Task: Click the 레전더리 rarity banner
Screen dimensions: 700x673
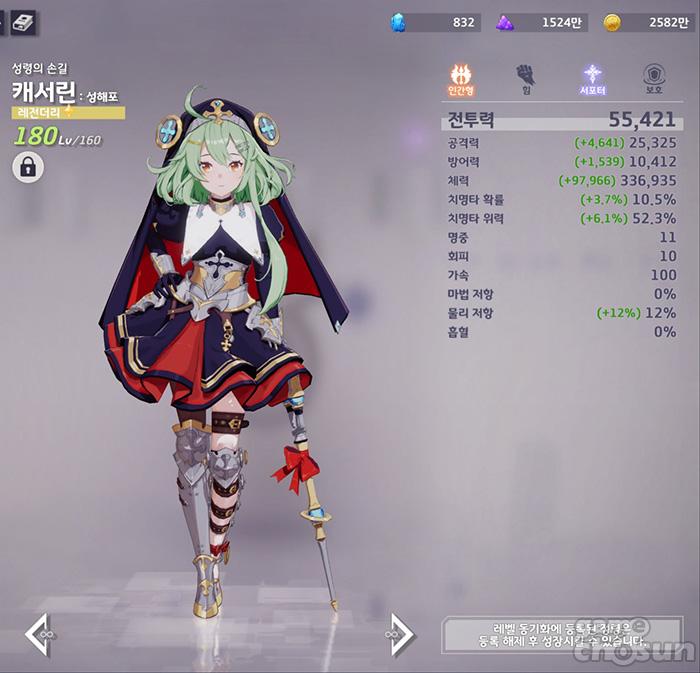Action: coord(69,113)
